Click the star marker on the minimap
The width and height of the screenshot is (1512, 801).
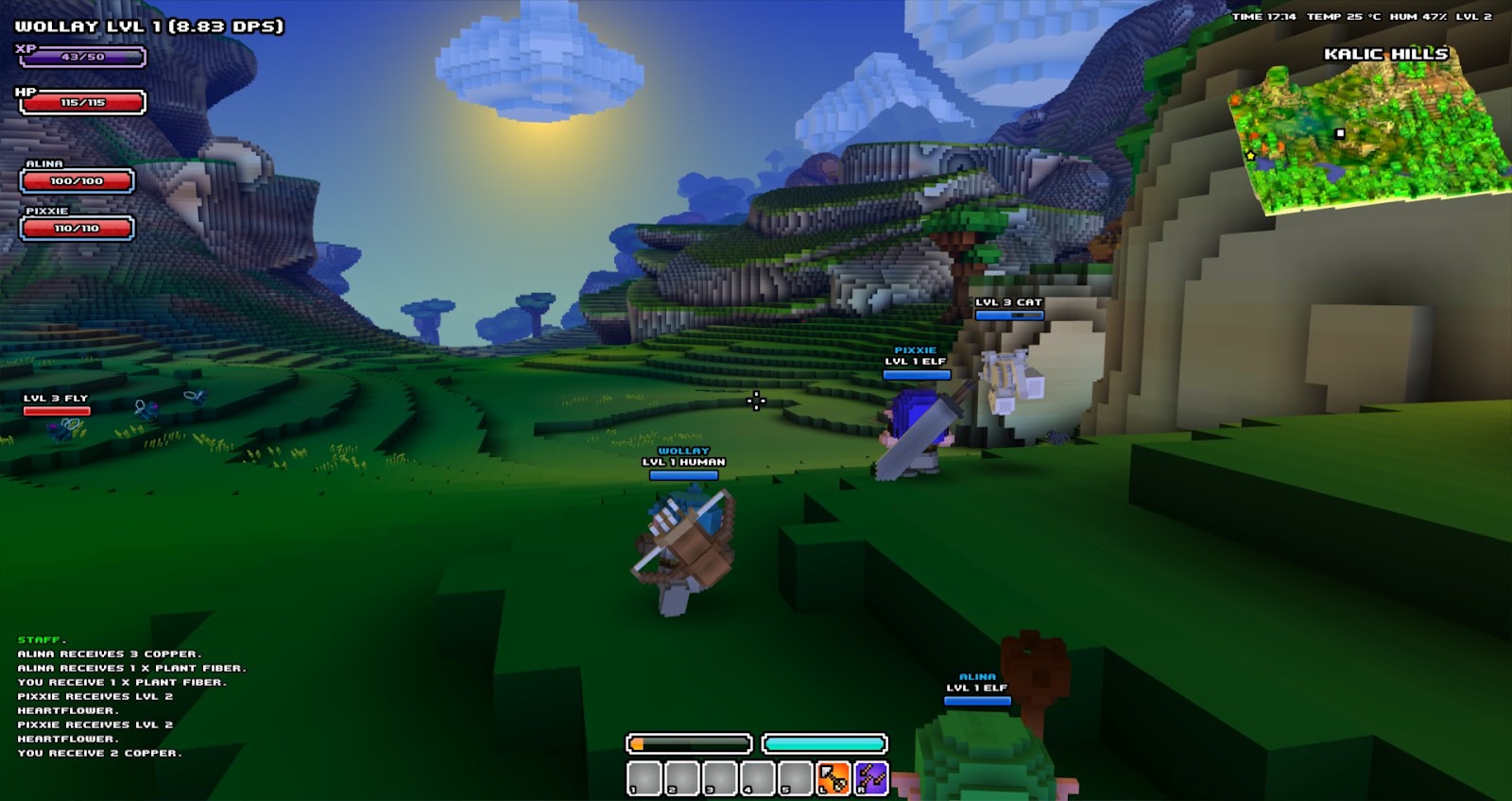(1250, 155)
